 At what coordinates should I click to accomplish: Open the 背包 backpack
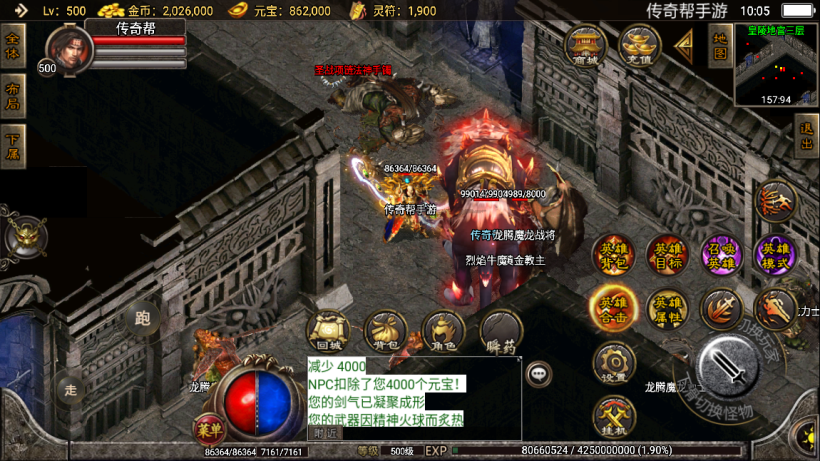[384, 331]
